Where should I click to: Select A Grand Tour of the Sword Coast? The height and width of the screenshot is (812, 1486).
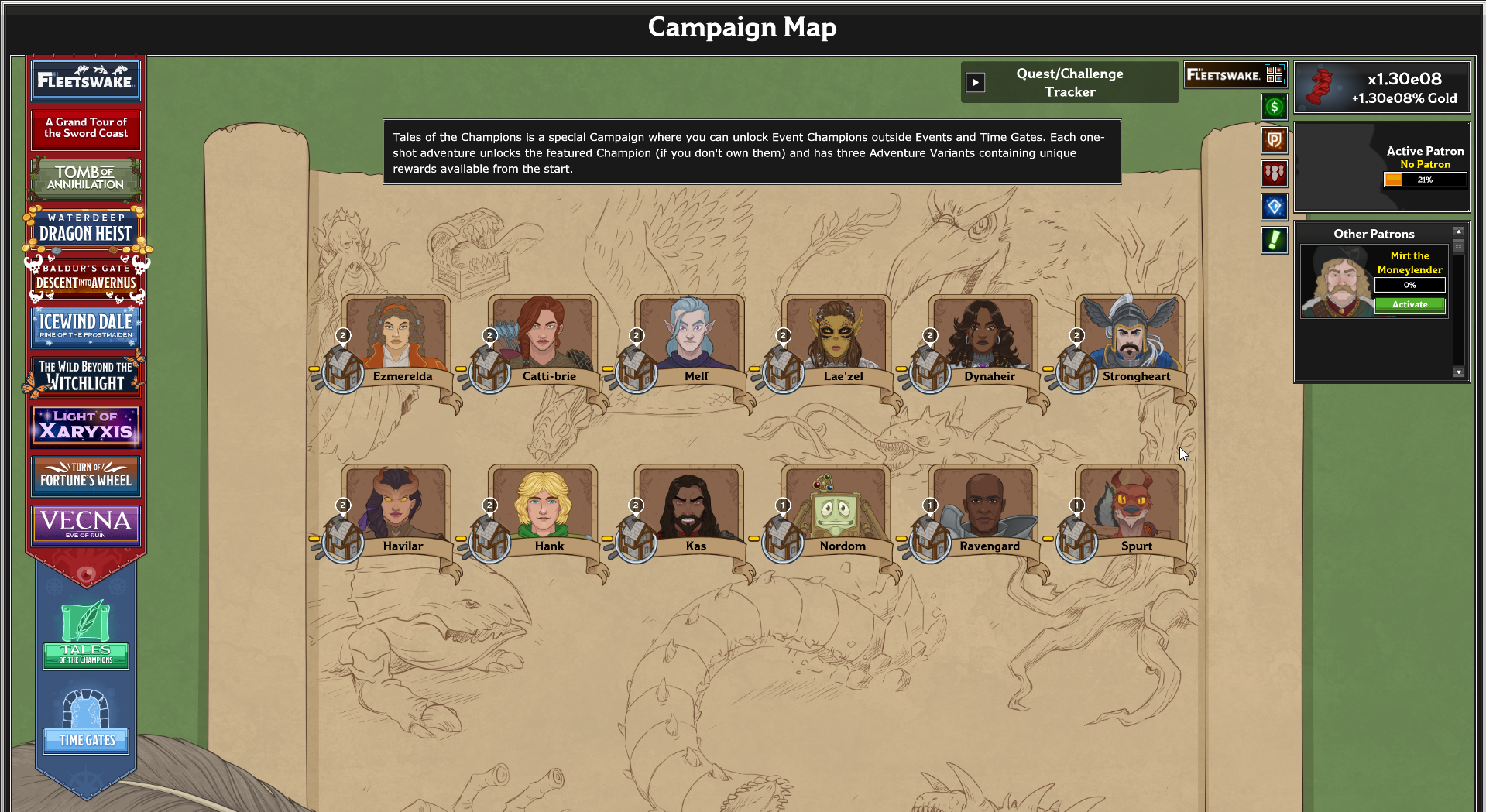coord(85,128)
